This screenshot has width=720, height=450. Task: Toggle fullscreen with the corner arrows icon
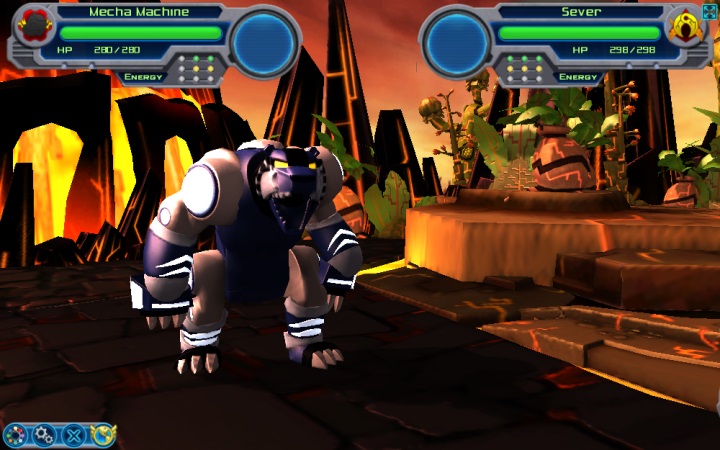(710, 11)
